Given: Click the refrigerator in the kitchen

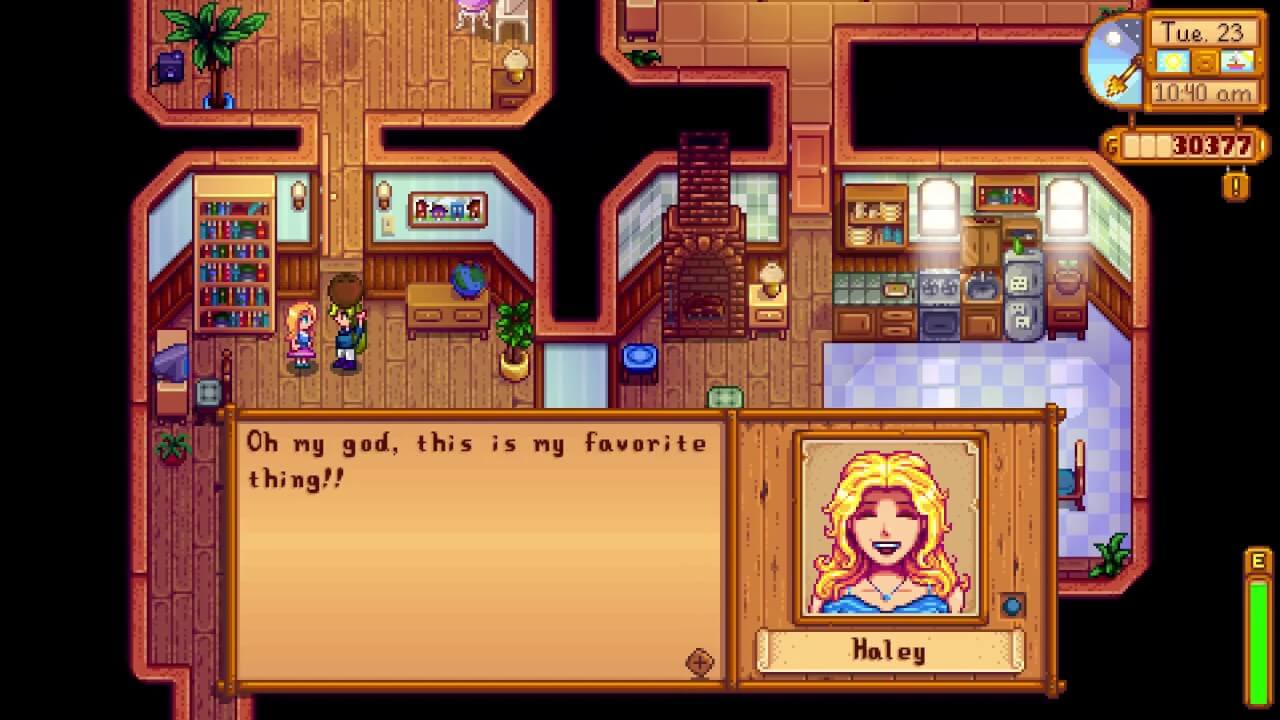Looking at the screenshot, I should tap(1022, 290).
